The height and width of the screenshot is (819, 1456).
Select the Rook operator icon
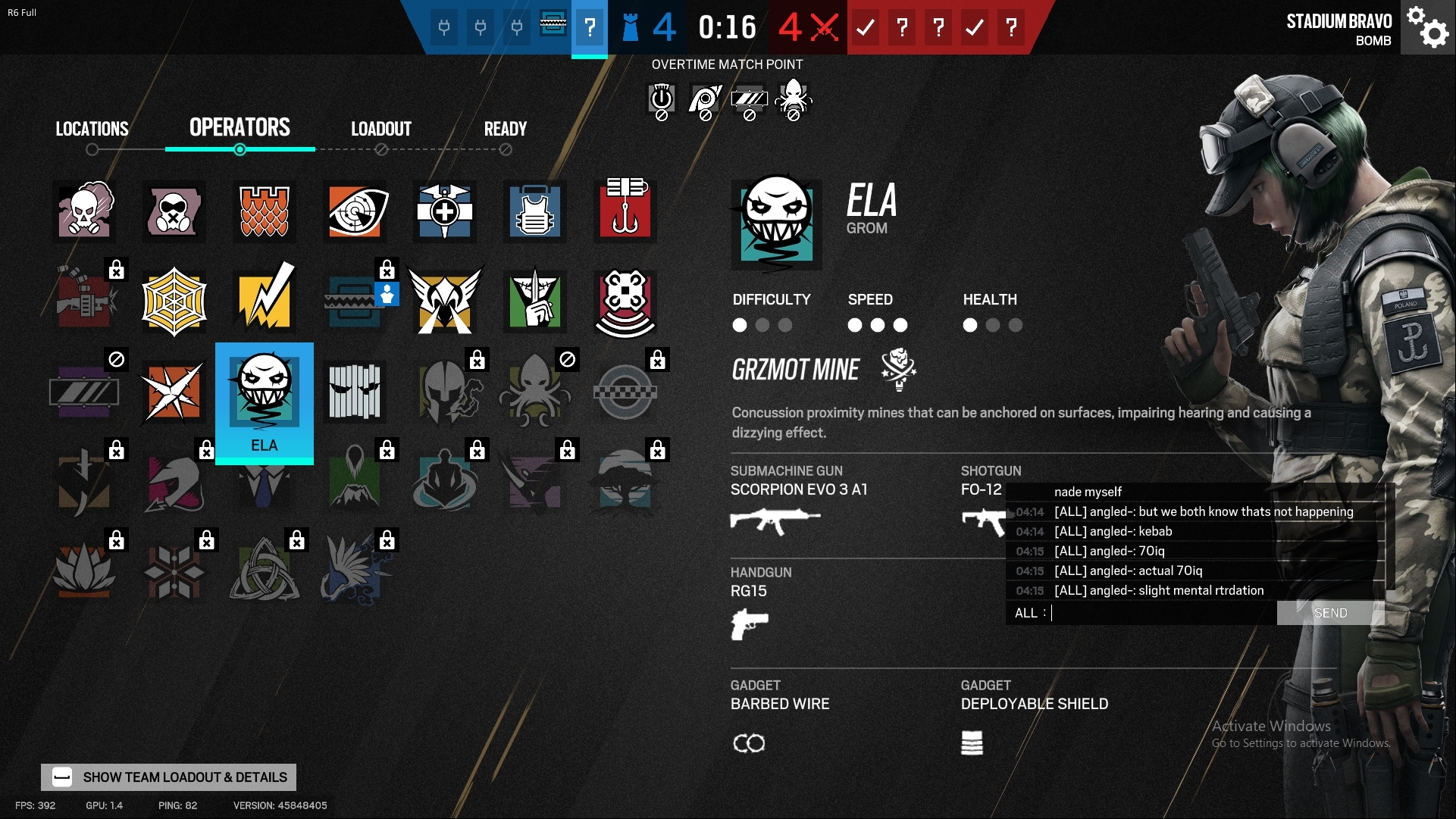[x=535, y=212]
